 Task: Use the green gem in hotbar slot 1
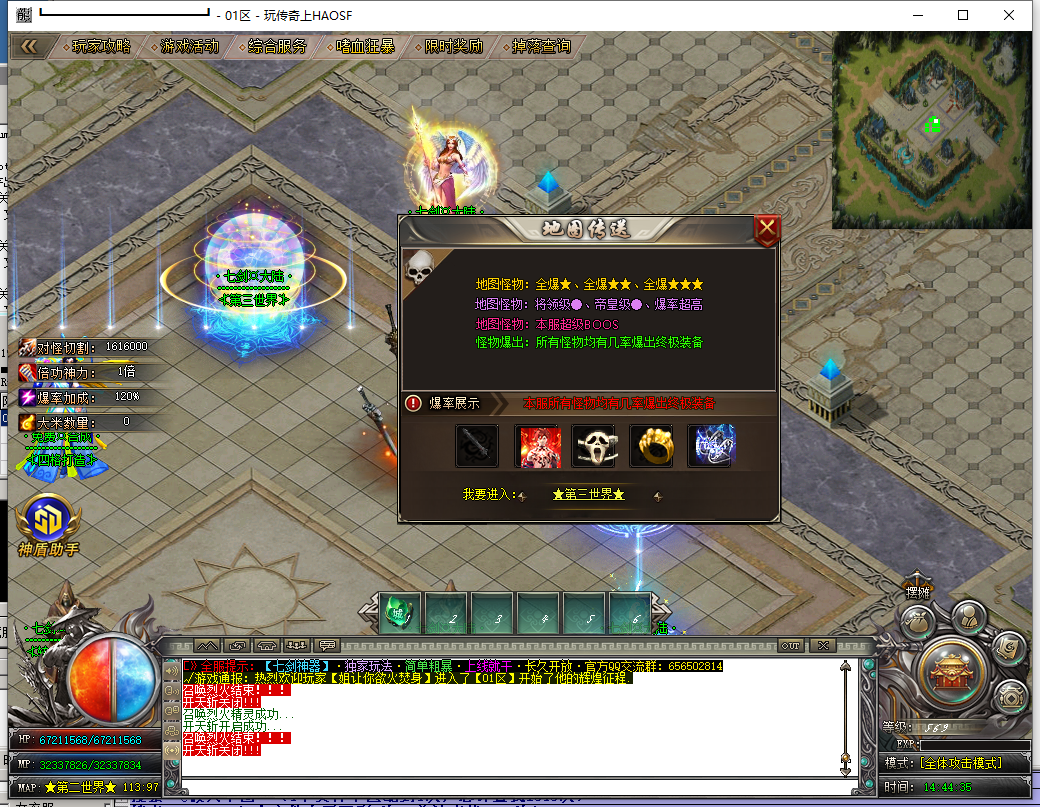click(402, 616)
